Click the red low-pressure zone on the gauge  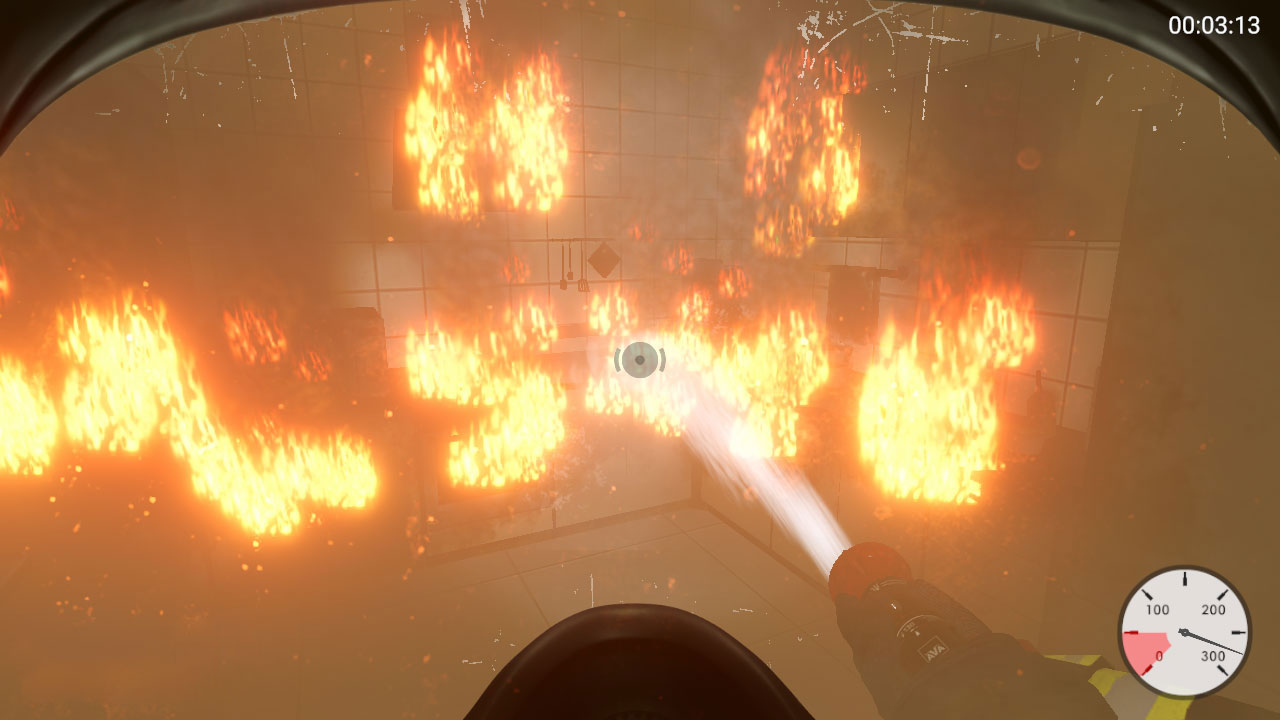coord(1145,645)
